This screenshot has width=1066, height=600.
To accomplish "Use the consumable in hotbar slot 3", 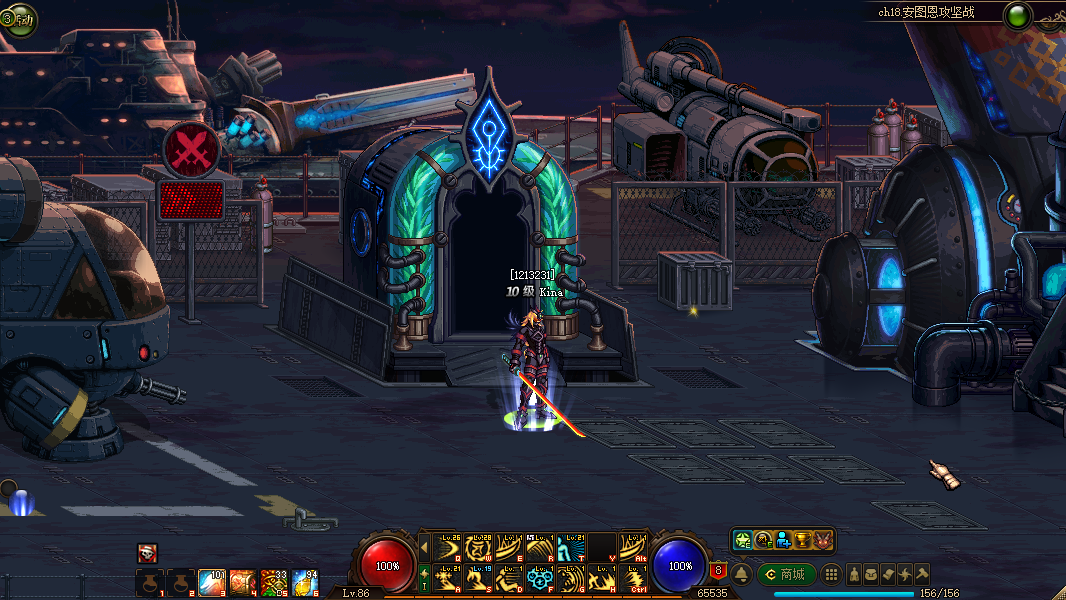I will [x=212, y=581].
